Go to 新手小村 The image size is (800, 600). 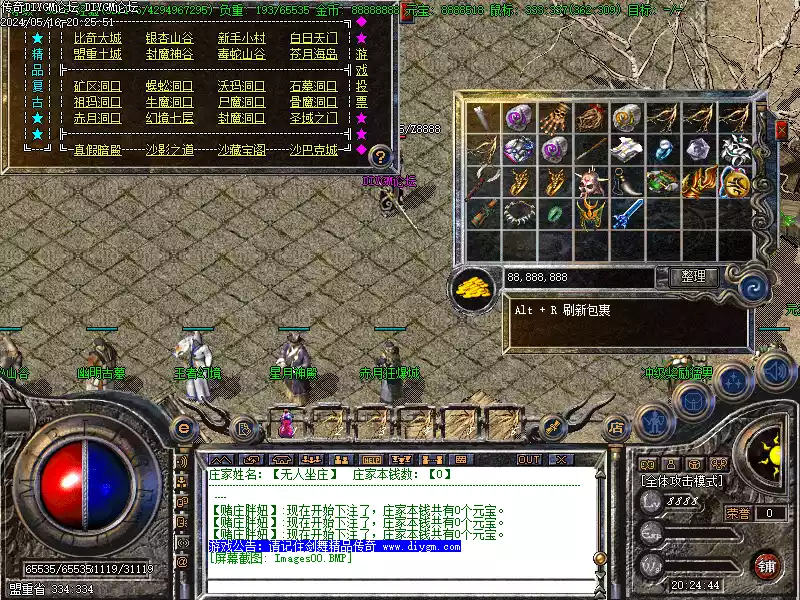tap(241, 38)
